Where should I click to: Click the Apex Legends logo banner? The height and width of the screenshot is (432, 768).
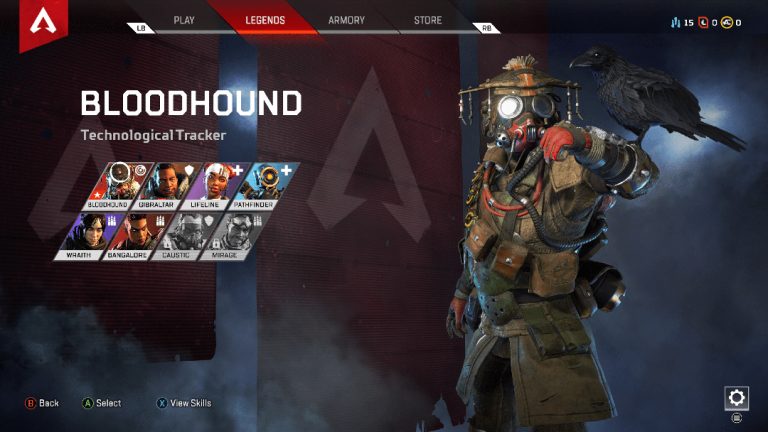pos(40,22)
